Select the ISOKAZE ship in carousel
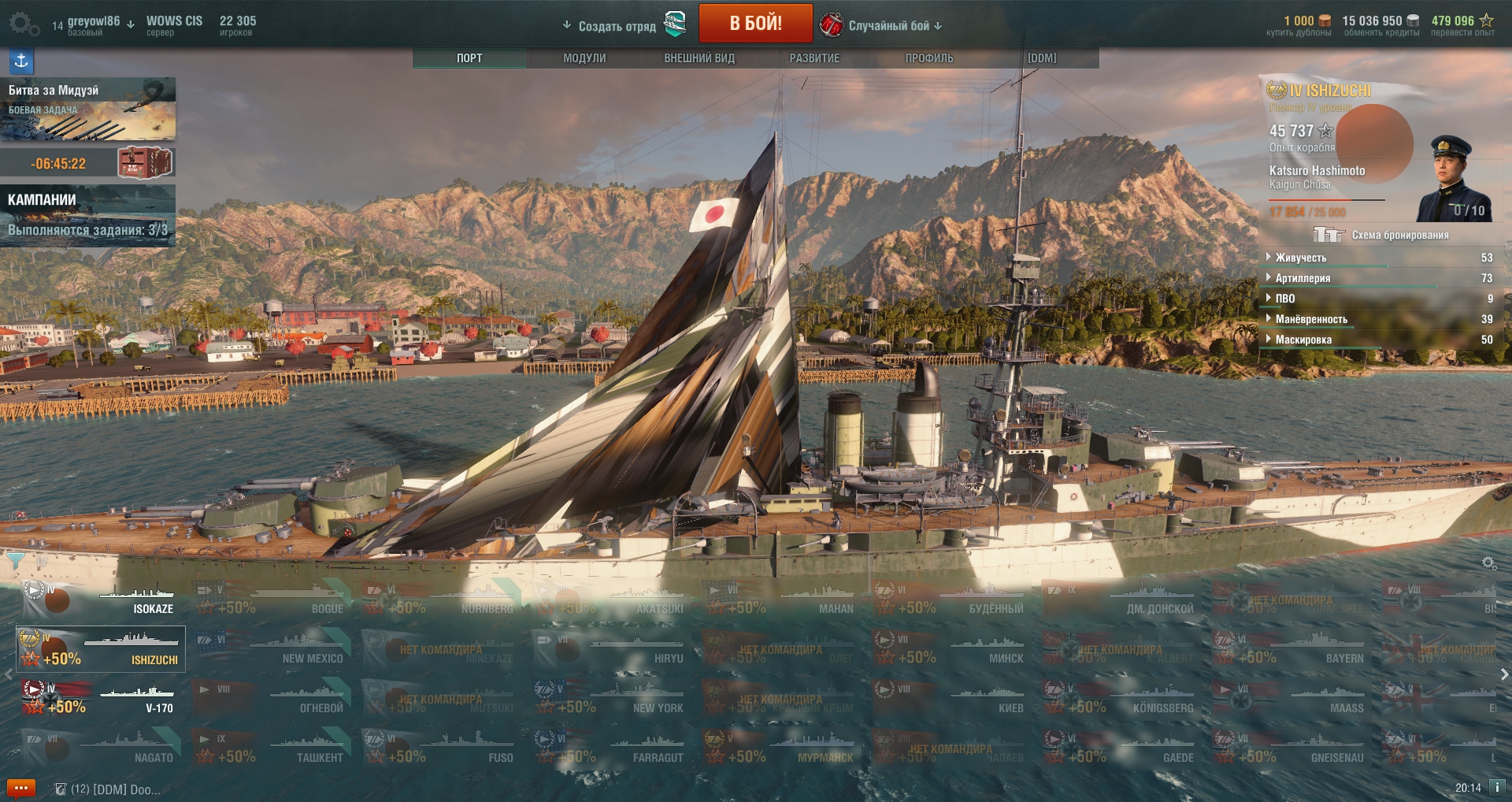 pyautogui.click(x=101, y=600)
